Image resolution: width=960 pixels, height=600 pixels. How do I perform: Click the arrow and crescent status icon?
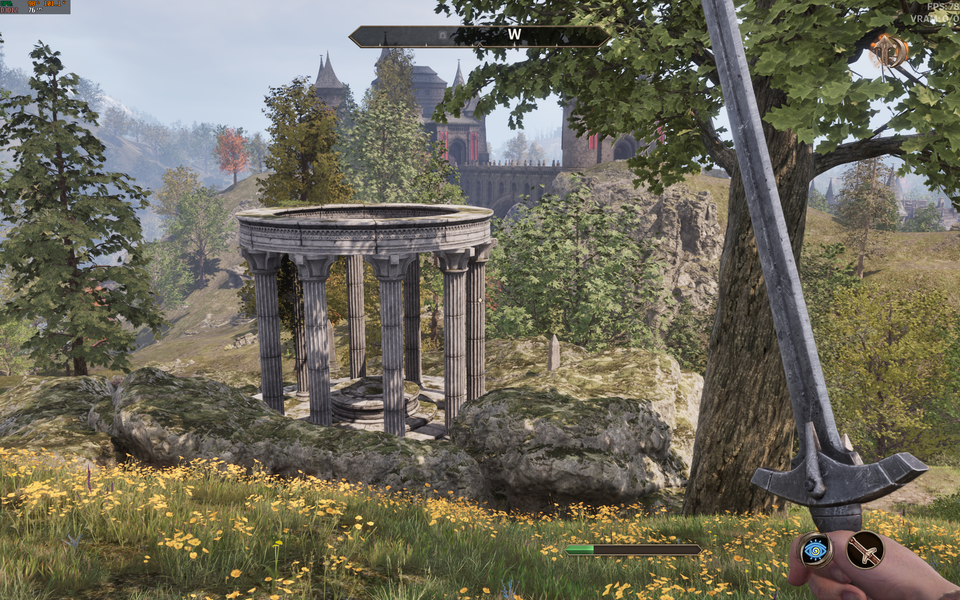(x=887, y=50)
